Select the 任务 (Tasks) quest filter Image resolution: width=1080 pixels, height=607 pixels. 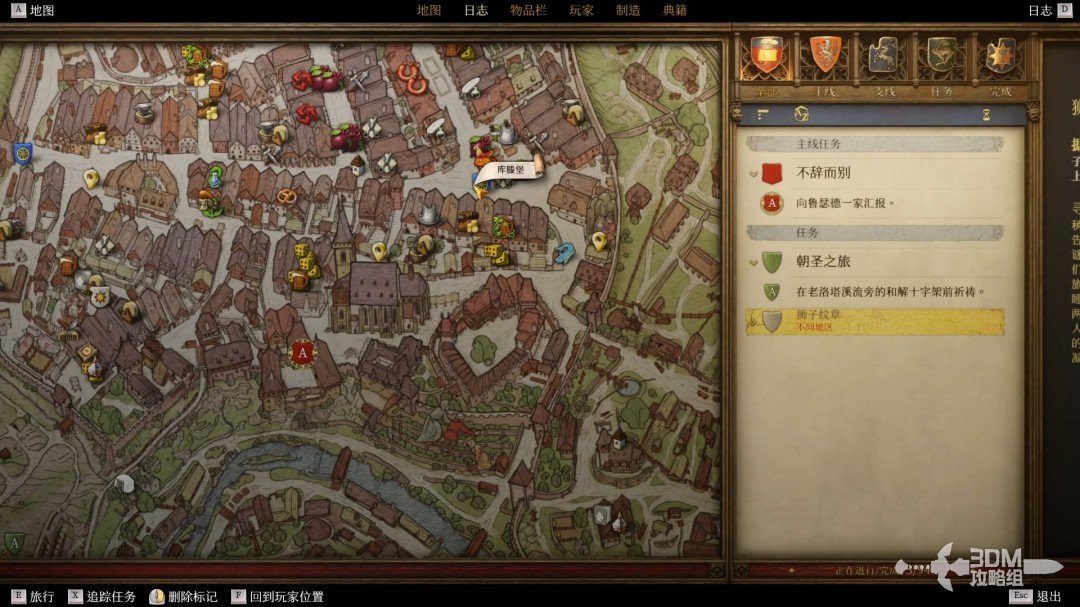click(941, 56)
